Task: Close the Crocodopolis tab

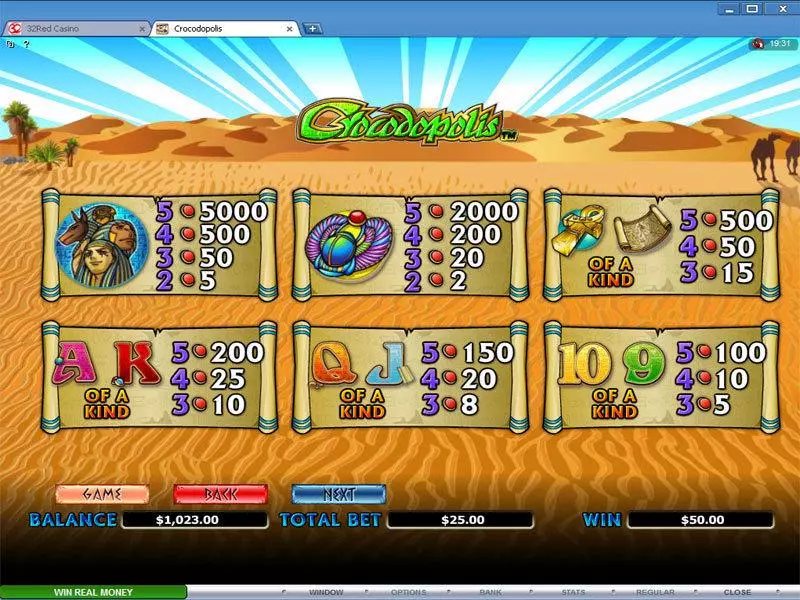Action: point(291,29)
